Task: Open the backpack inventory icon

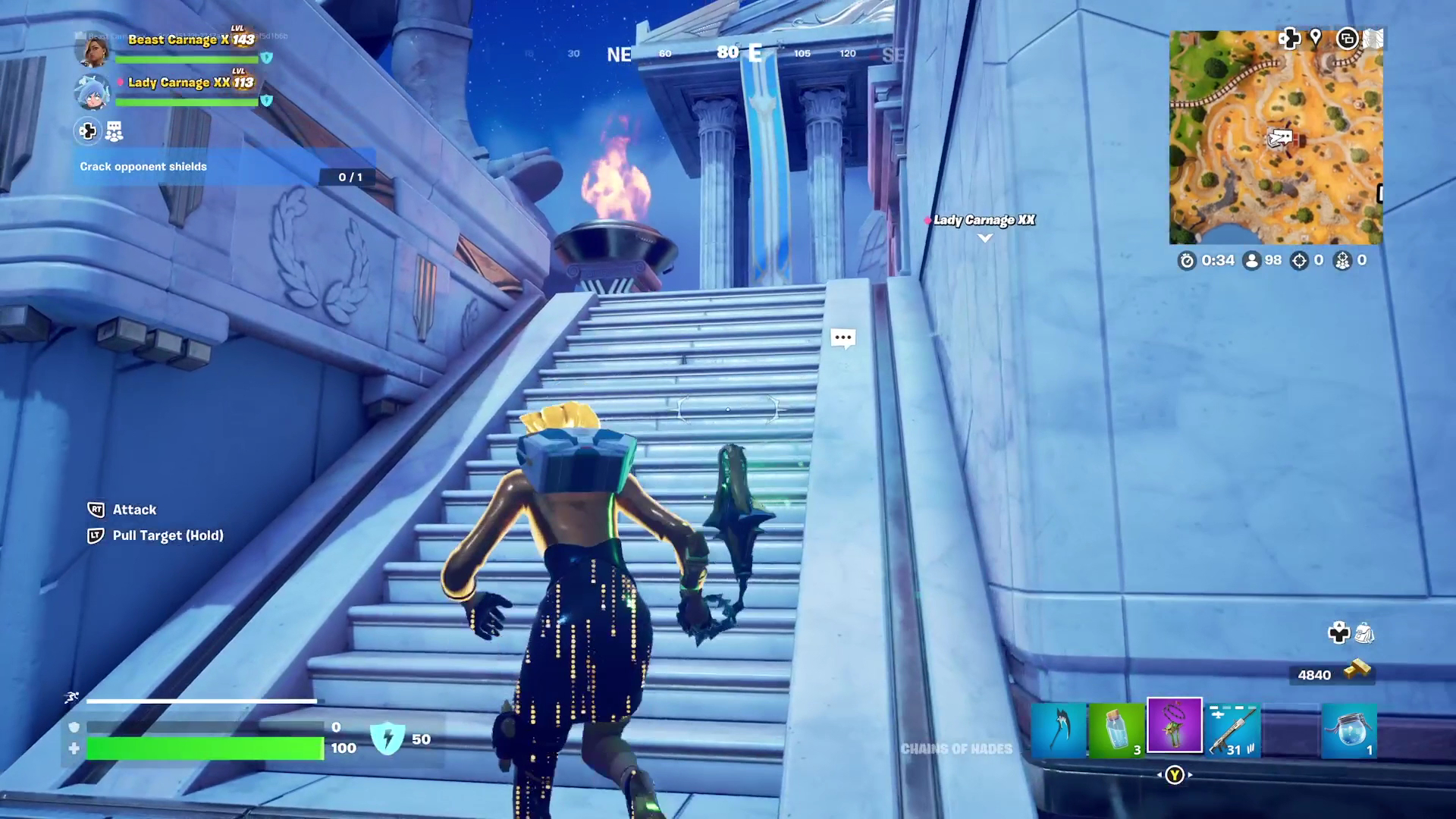Action: point(1363,632)
